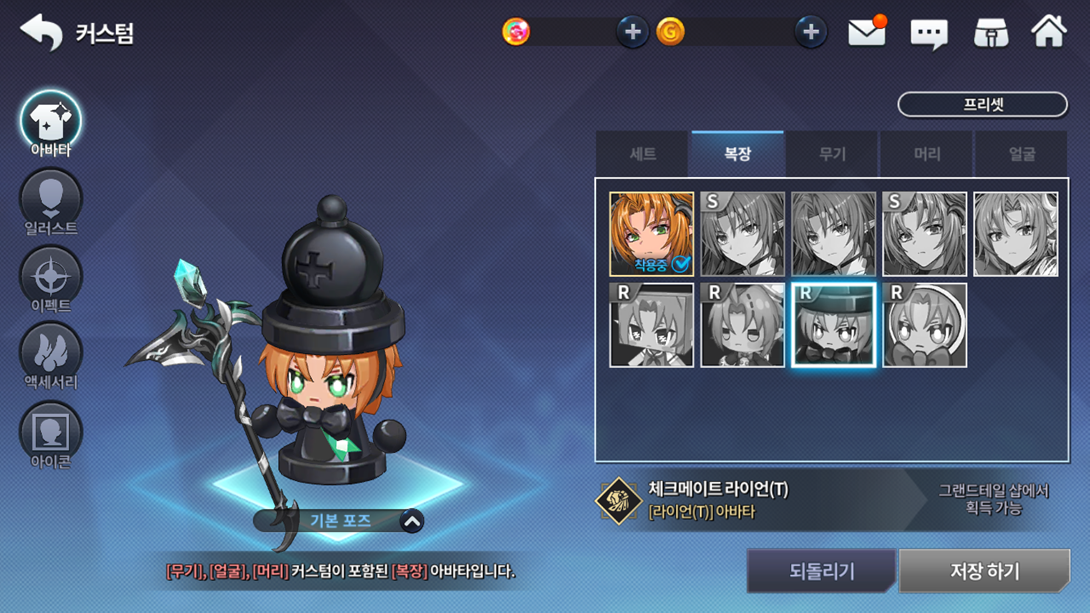Image resolution: width=1090 pixels, height=613 pixels.
Task: Switch to the 무기 weapon tab
Action: coord(832,154)
